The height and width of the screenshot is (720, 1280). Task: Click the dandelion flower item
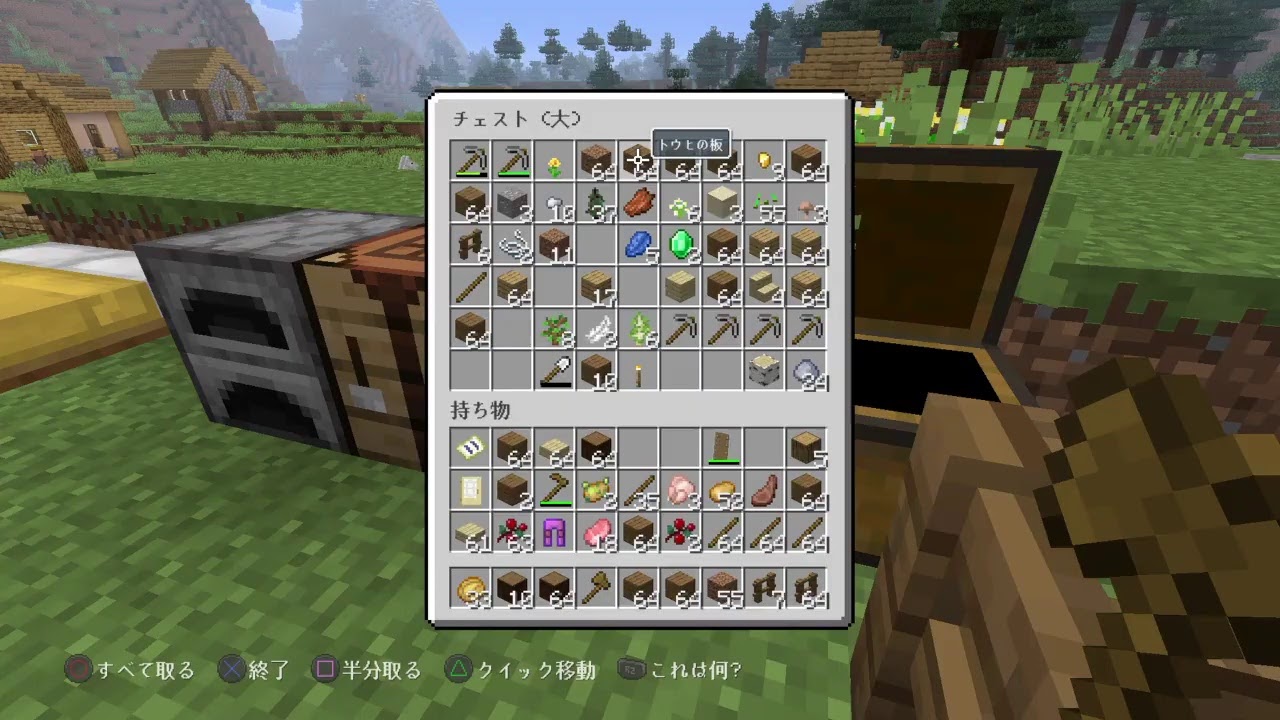(554, 160)
